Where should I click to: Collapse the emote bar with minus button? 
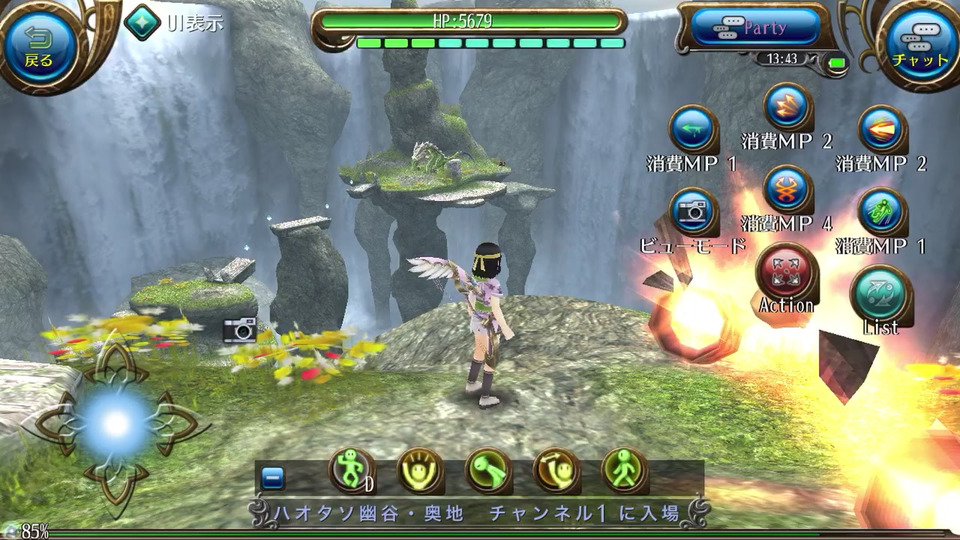click(273, 478)
